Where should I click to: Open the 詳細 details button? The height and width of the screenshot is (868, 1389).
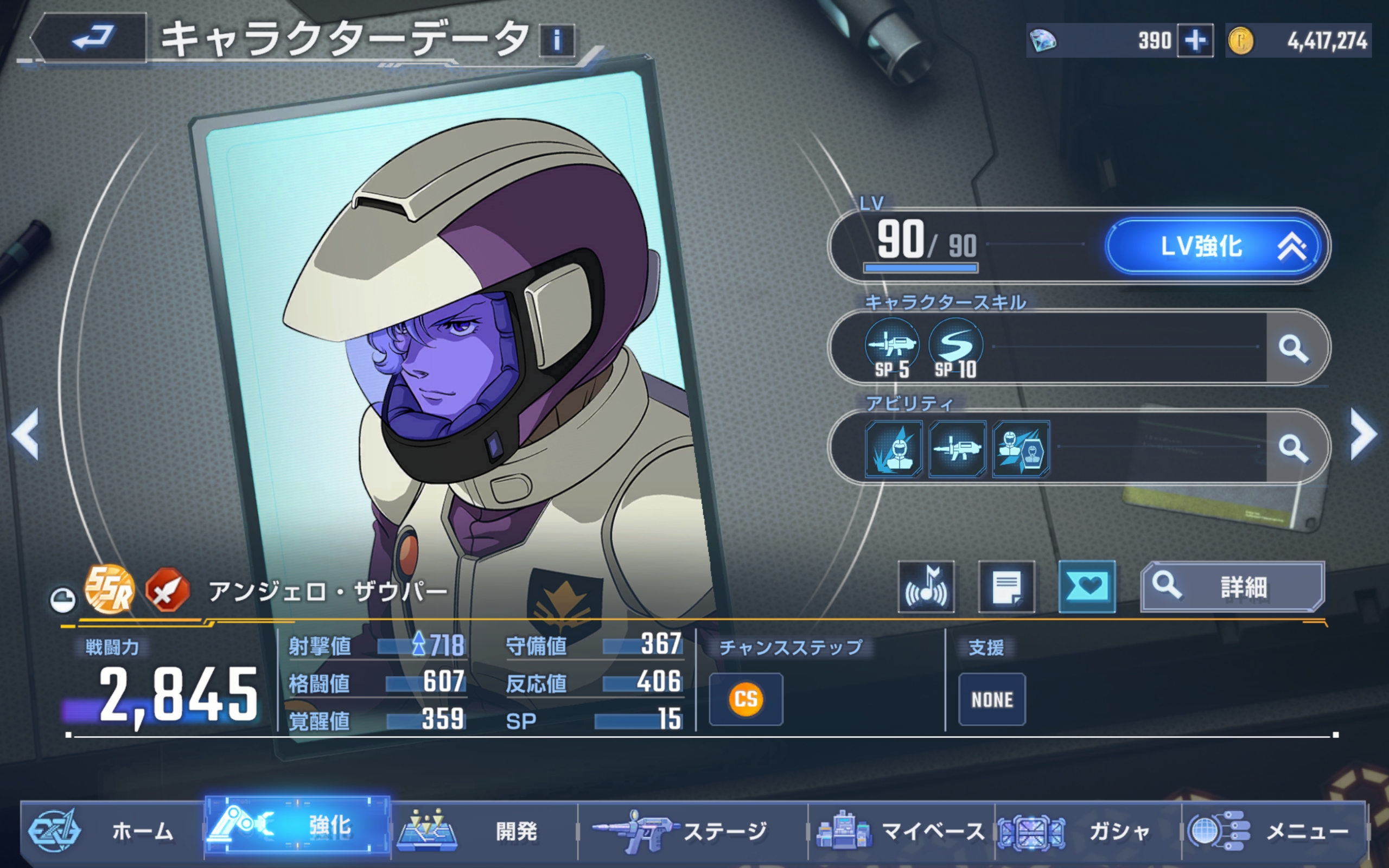[1232, 586]
